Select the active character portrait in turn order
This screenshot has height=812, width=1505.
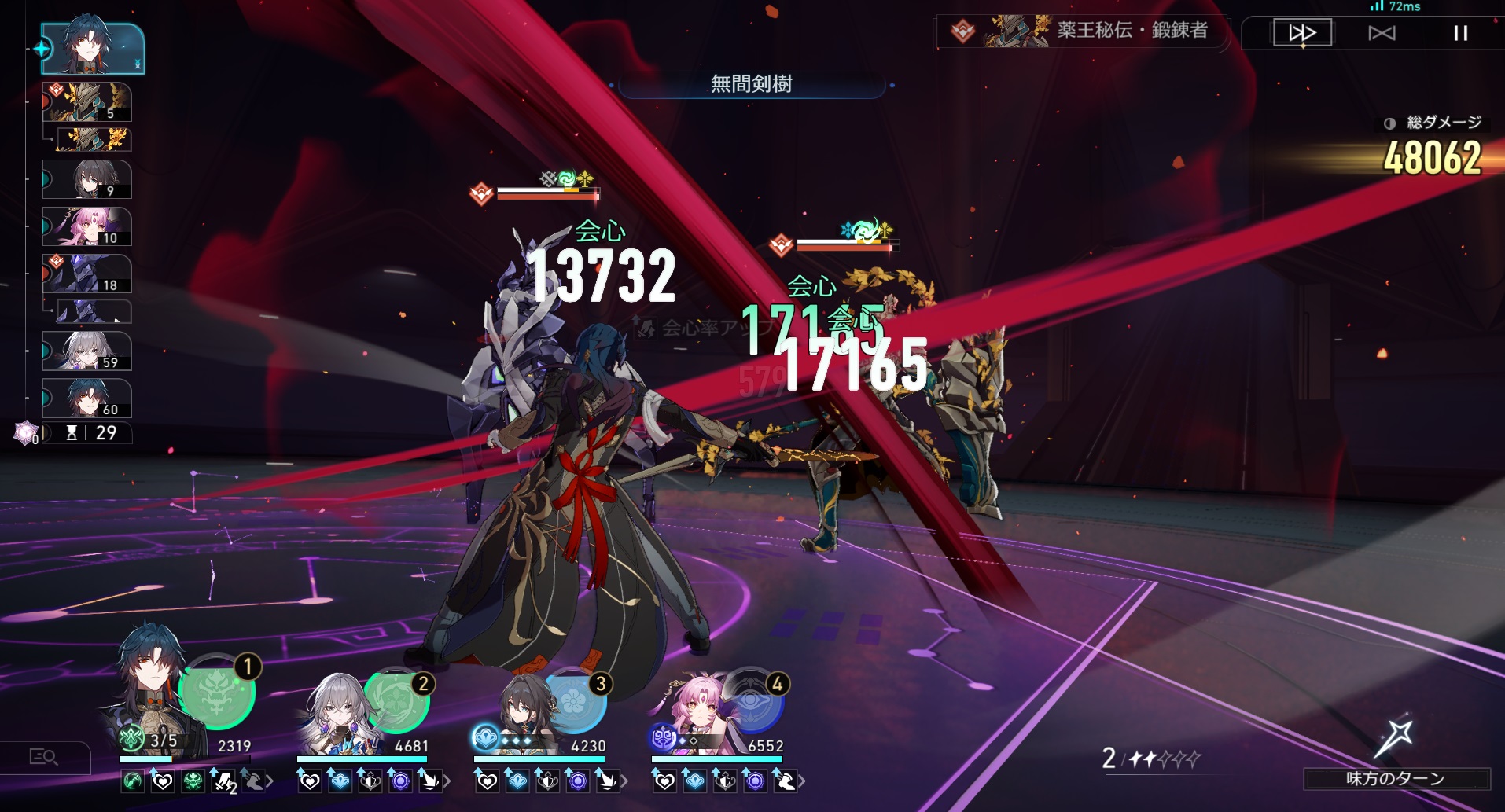tap(92, 49)
